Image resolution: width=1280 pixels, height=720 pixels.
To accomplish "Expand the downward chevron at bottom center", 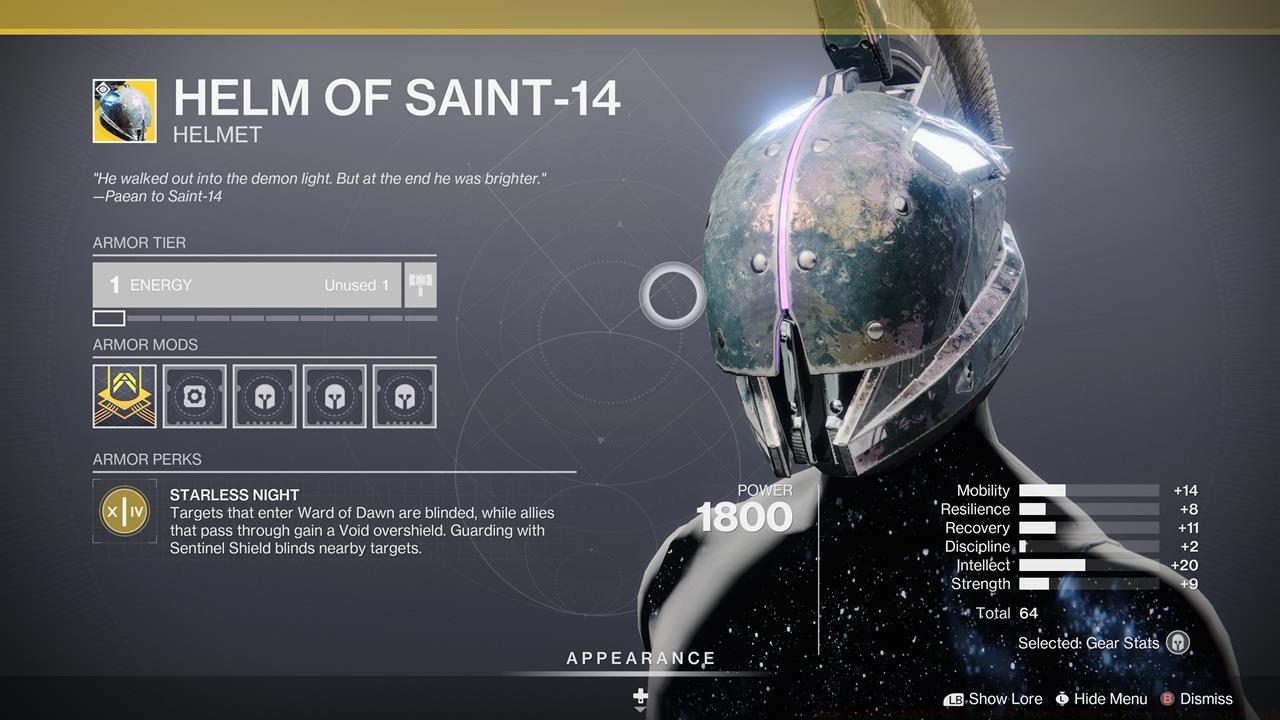I will pos(640,709).
